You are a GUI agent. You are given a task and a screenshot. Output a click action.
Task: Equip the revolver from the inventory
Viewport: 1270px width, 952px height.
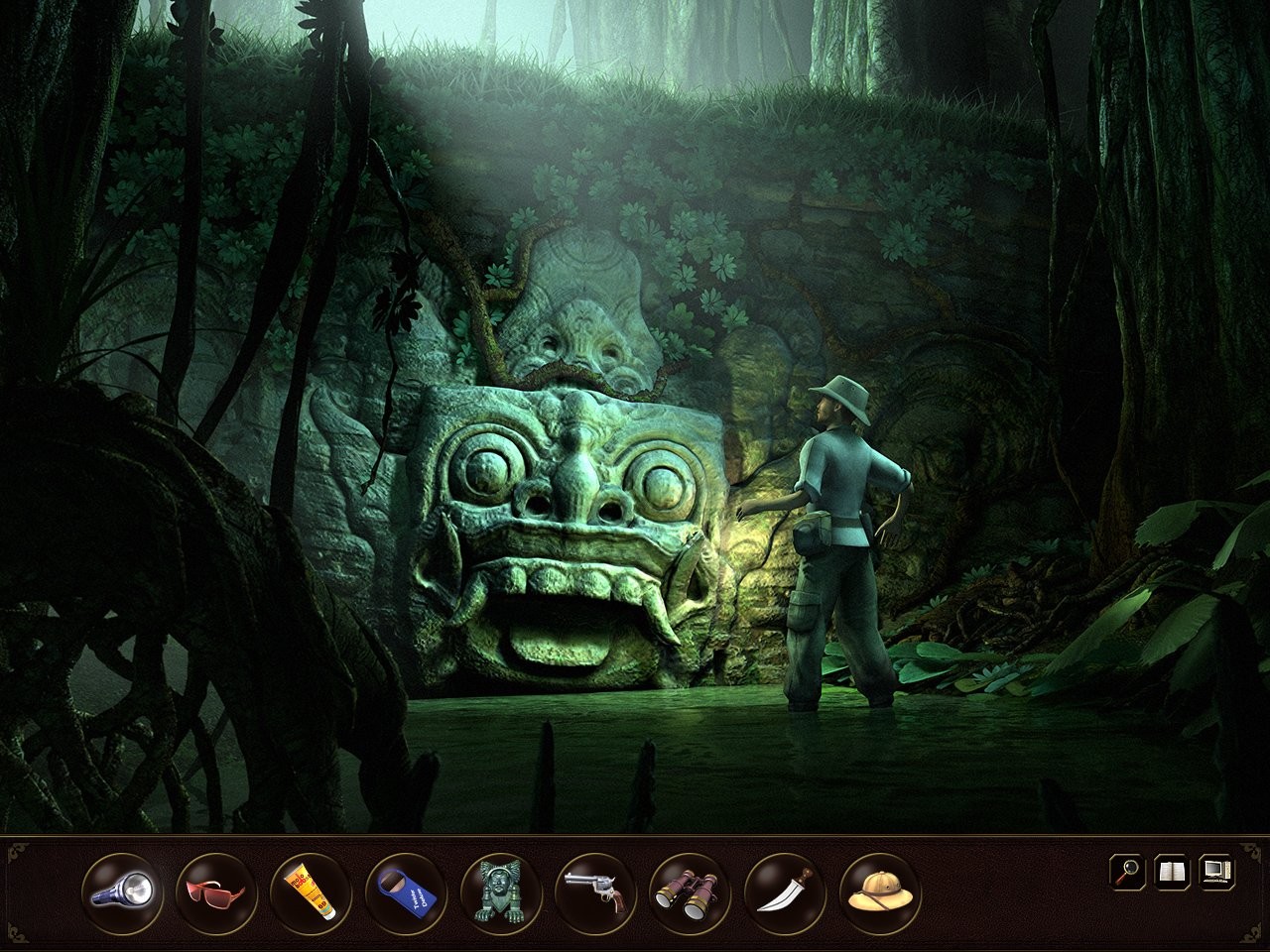594,889
